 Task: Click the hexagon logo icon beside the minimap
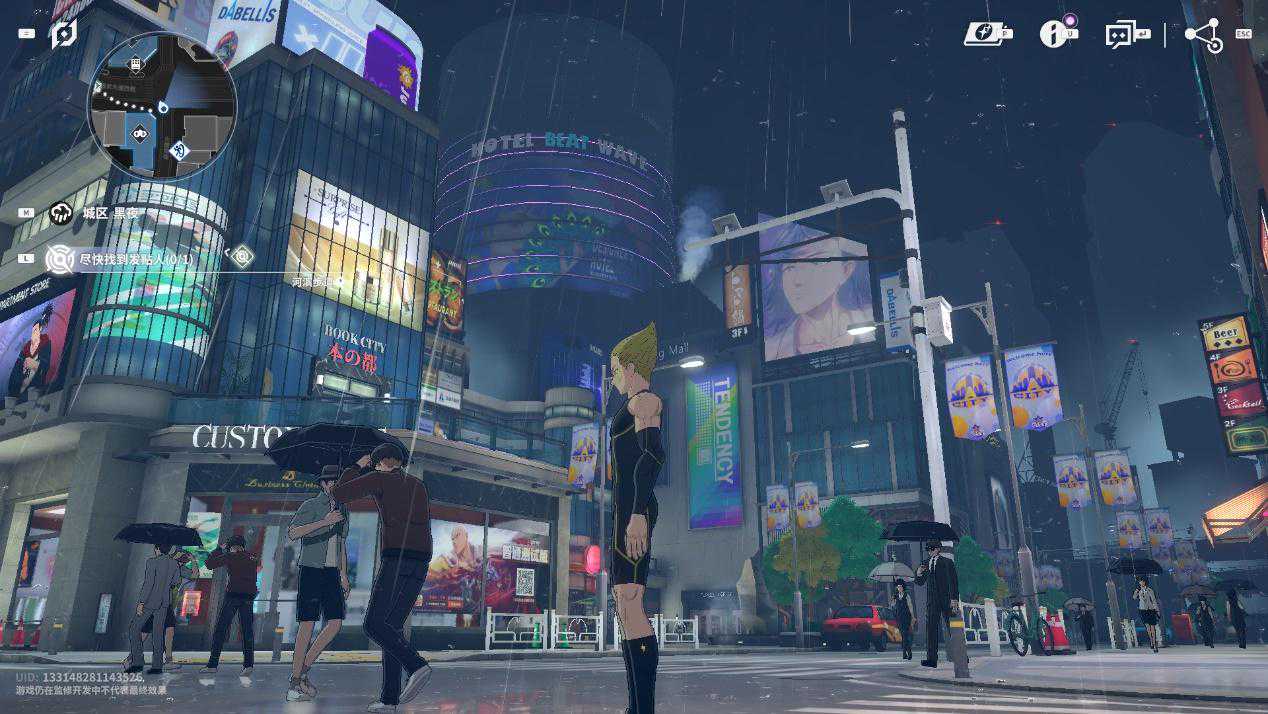(64, 33)
